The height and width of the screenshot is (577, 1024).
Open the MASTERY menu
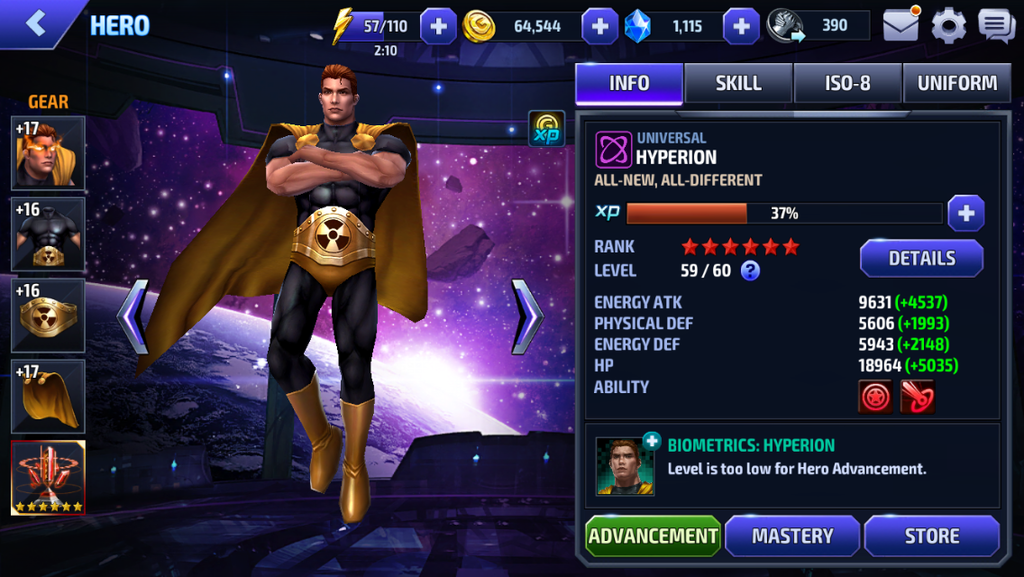tap(792, 536)
